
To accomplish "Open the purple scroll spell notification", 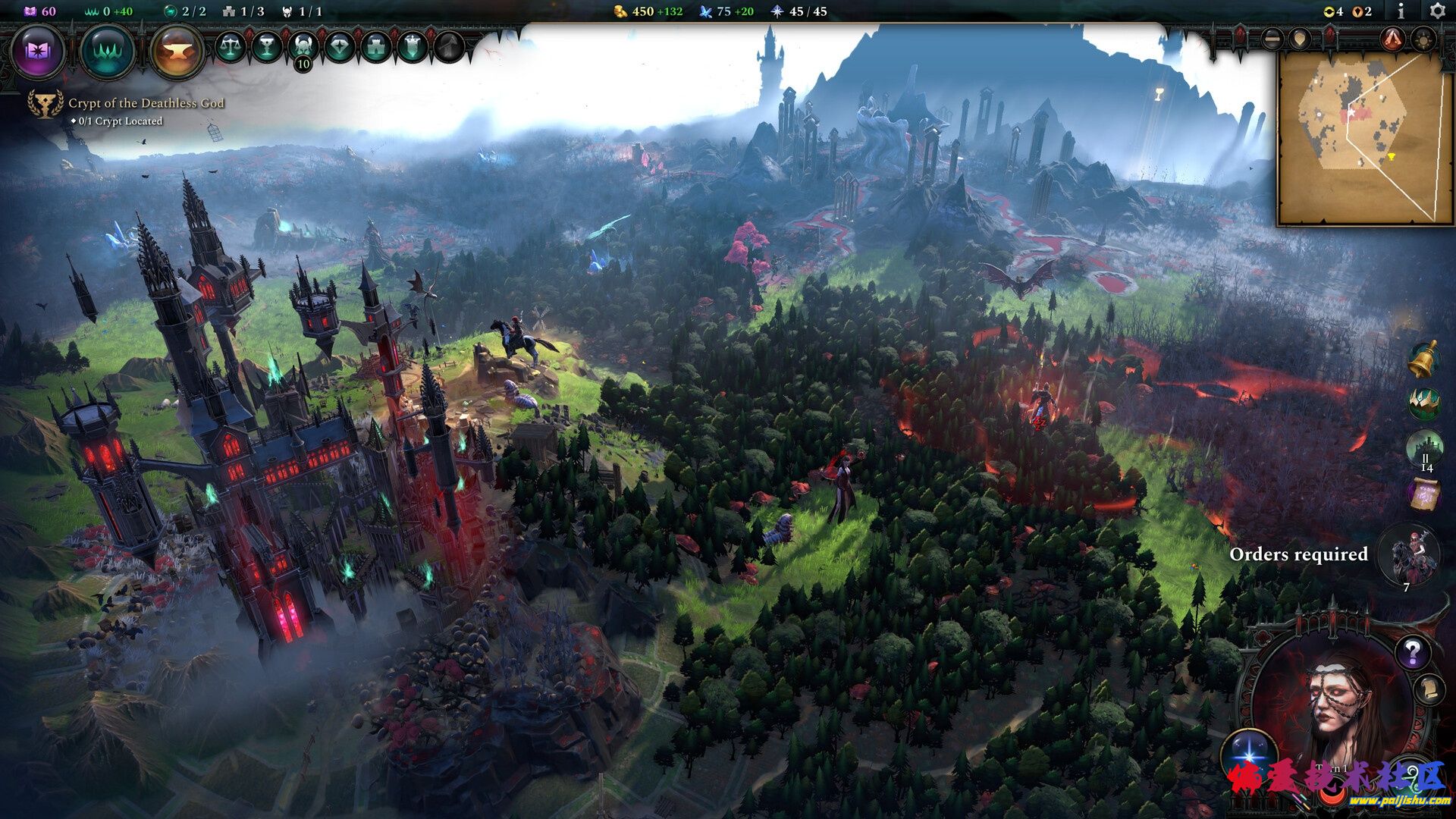I will pos(1424,494).
